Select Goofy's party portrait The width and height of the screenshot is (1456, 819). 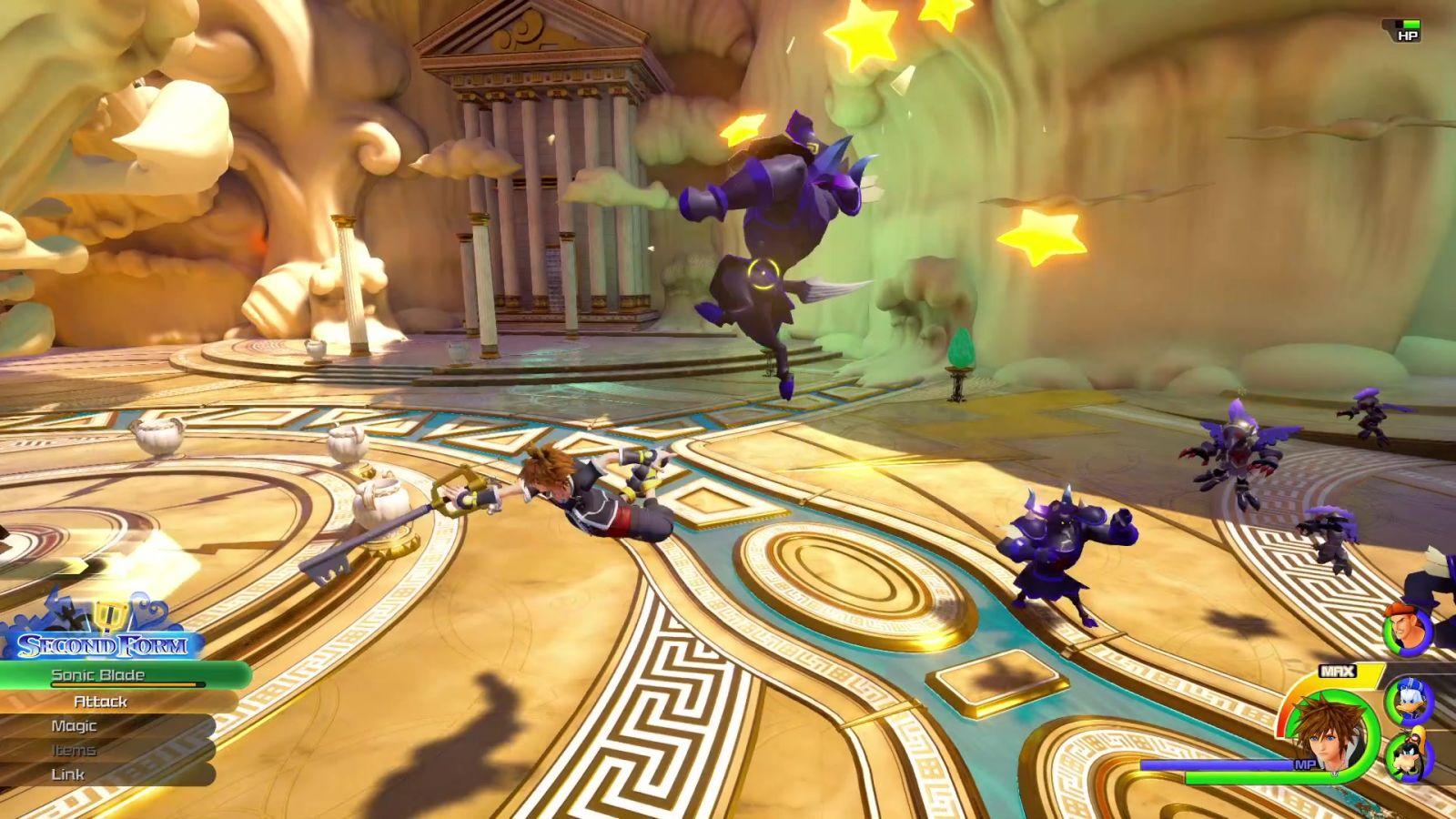tap(1408, 757)
